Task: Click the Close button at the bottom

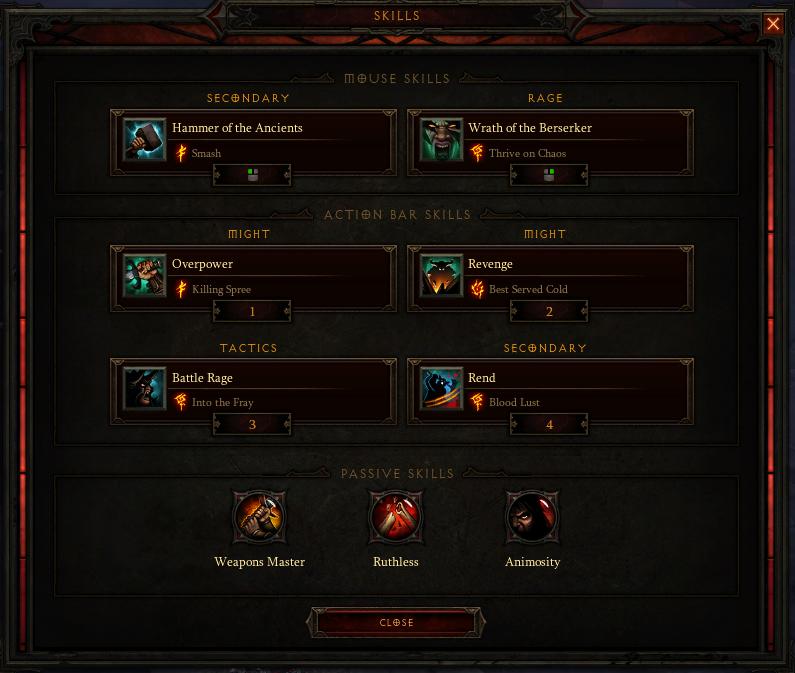Action: coord(397,622)
